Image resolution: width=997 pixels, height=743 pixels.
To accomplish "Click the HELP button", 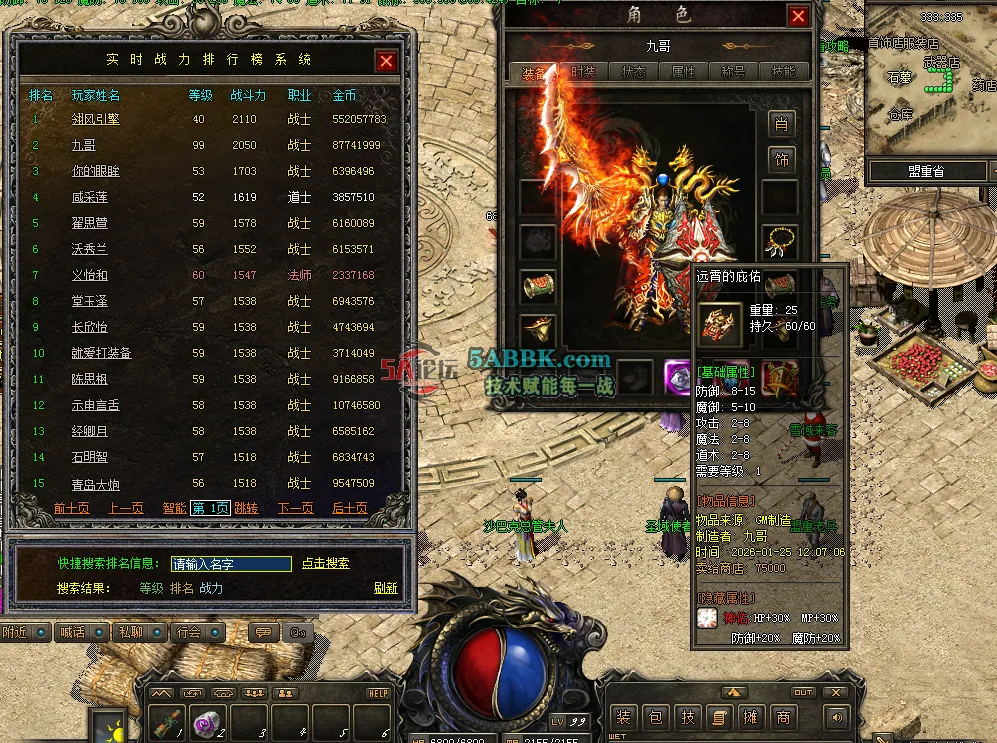I will (378, 693).
